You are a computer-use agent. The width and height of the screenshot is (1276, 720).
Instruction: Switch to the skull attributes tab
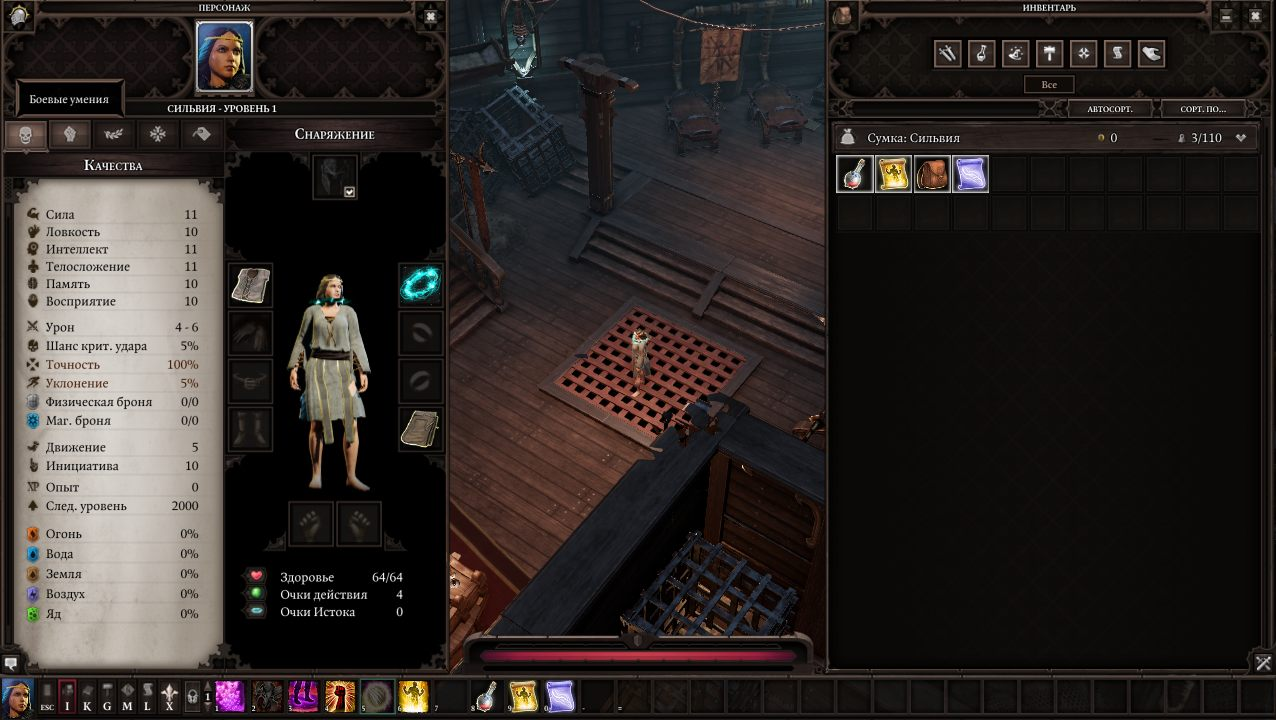click(26, 135)
